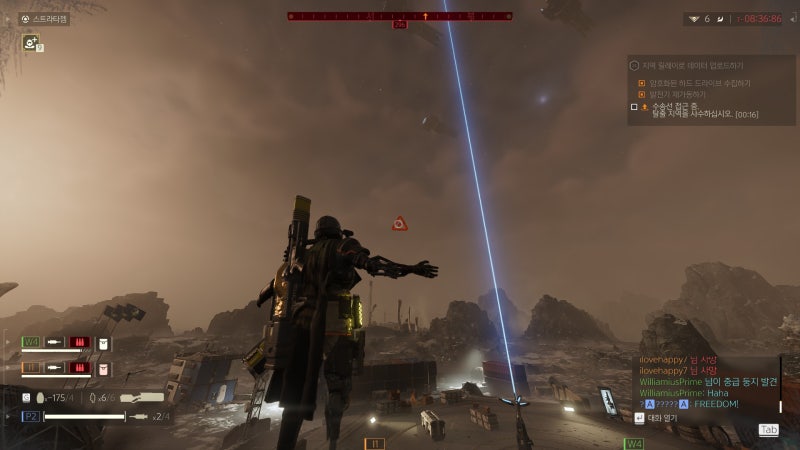This screenshot has height=450, width=800.
Task: Select the Stratagem menu label
Action: pos(50,18)
